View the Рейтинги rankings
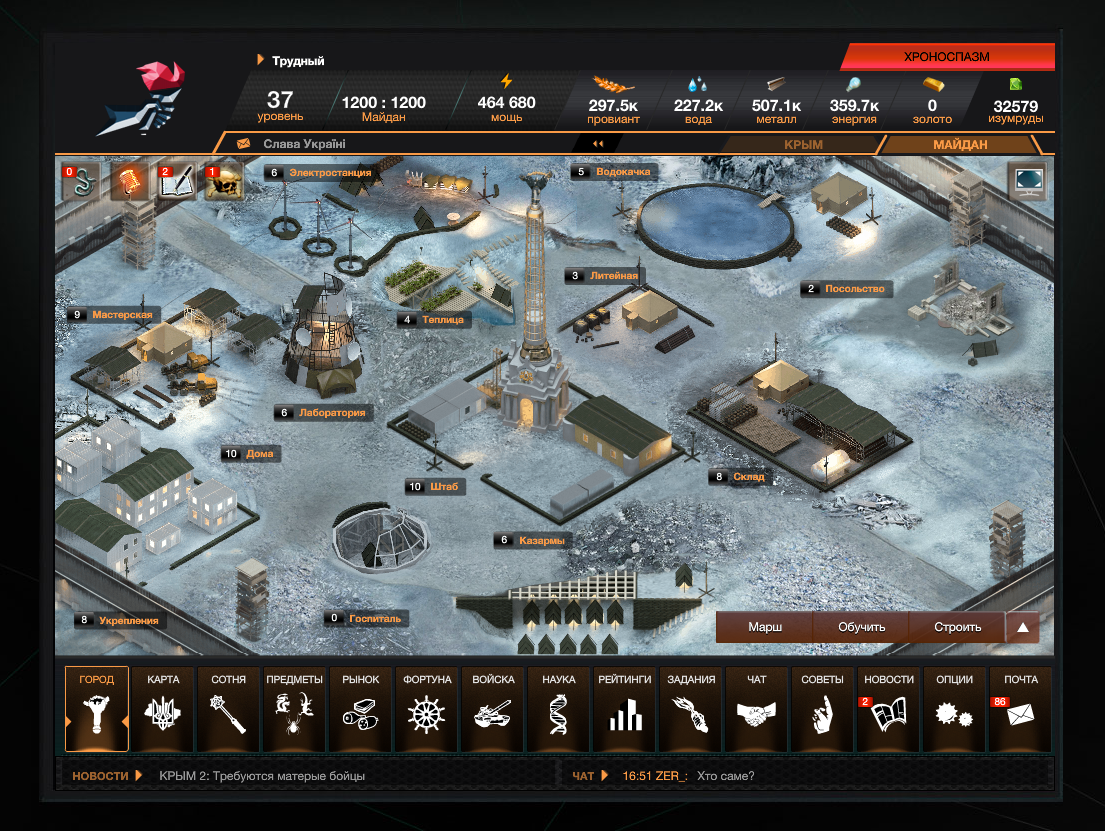This screenshot has height=831, width=1105. click(625, 709)
